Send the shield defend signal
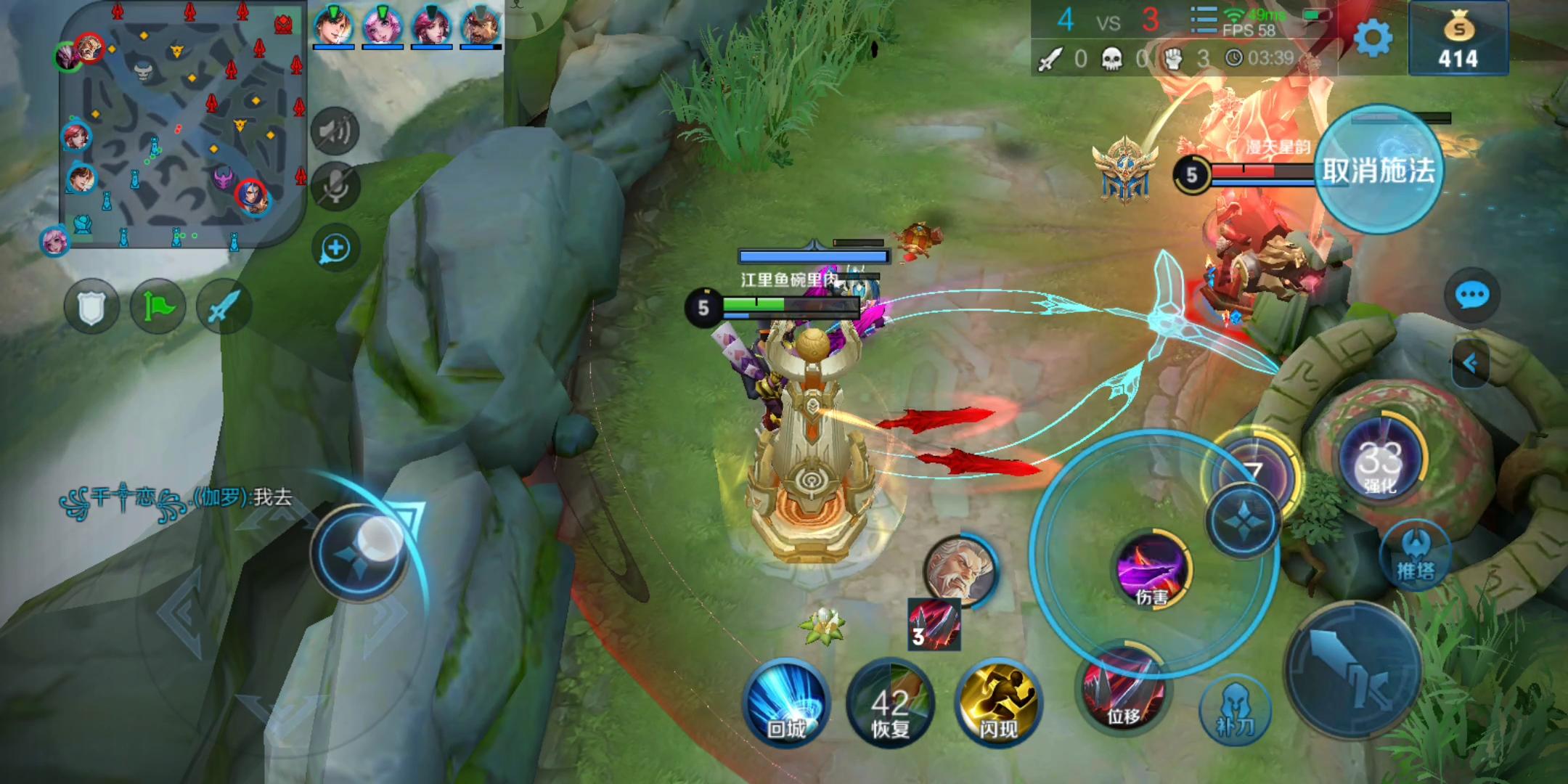The height and width of the screenshot is (784, 1568). coord(91,308)
